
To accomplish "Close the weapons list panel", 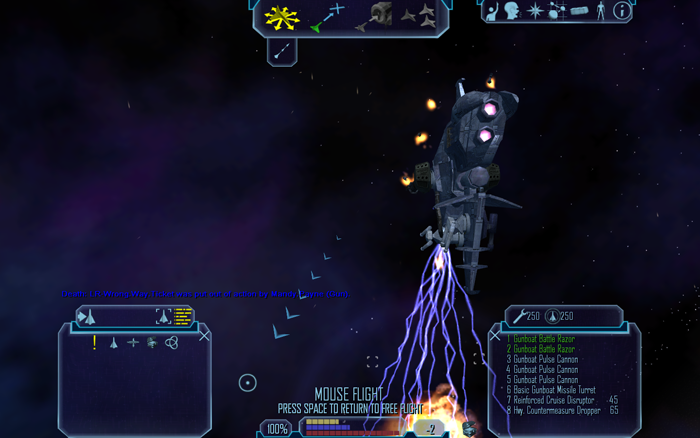I will [495, 336].
